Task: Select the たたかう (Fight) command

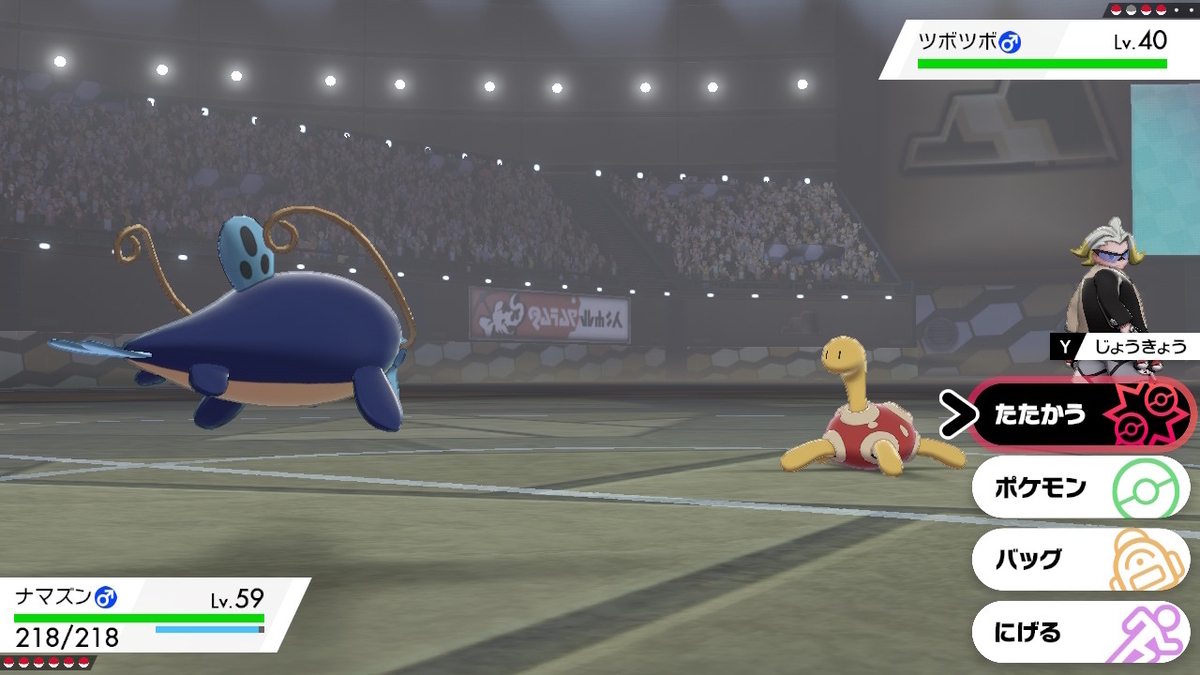Action: pos(1080,415)
